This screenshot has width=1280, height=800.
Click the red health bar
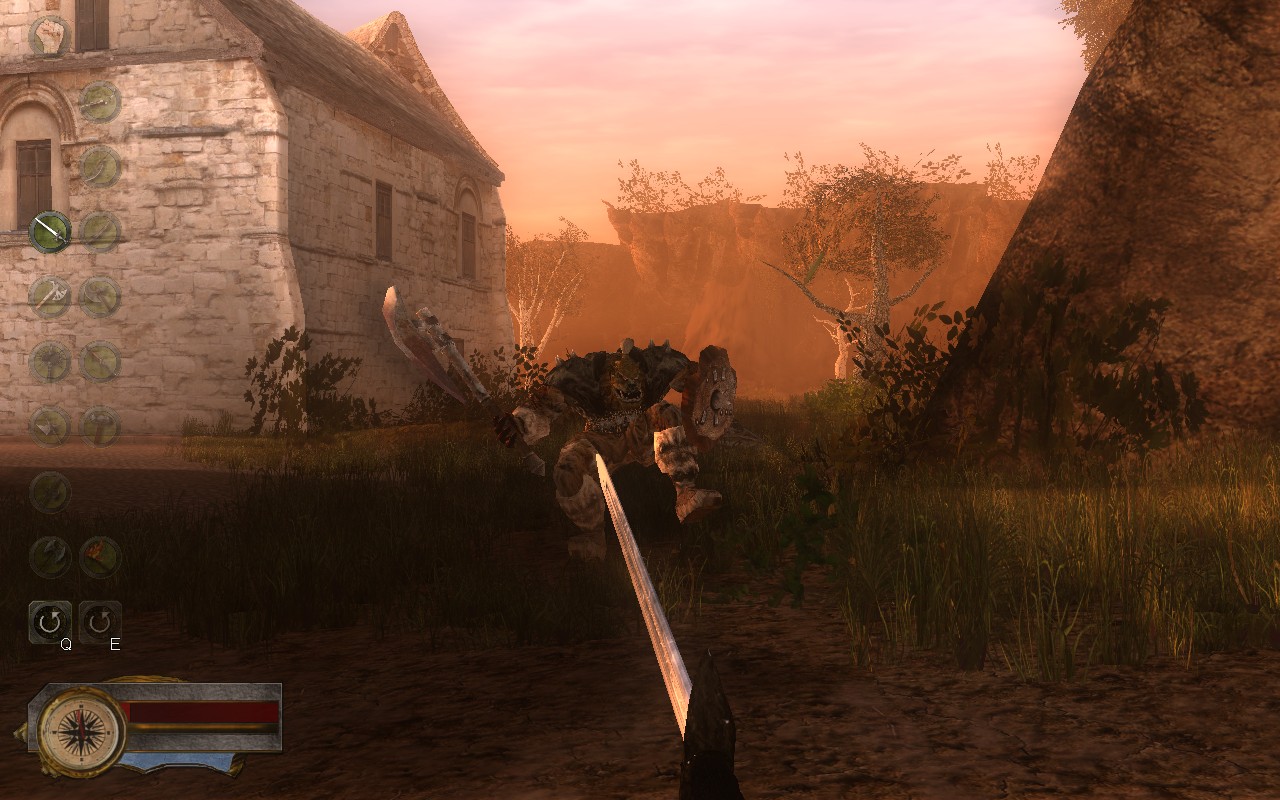click(x=200, y=710)
